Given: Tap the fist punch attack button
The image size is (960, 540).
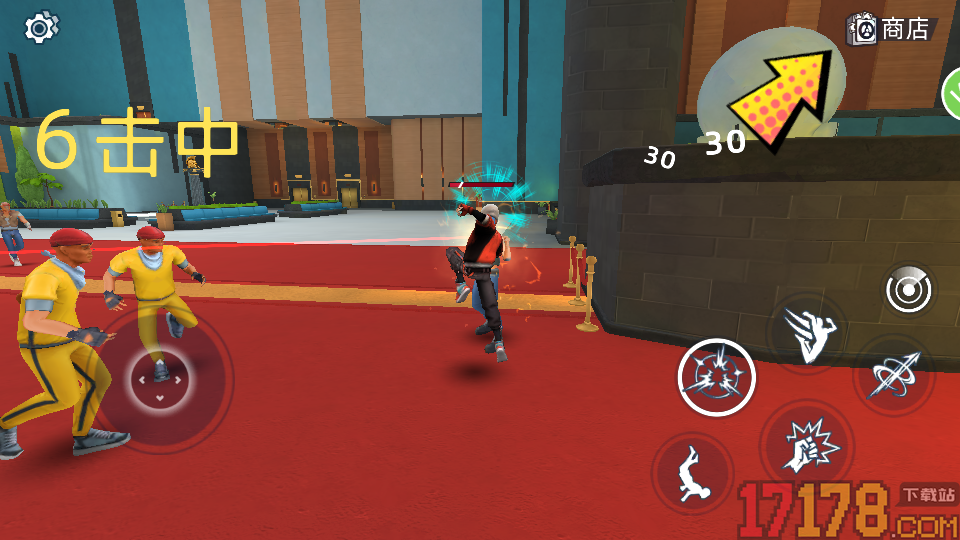Looking at the screenshot, I should coord(806,445).
